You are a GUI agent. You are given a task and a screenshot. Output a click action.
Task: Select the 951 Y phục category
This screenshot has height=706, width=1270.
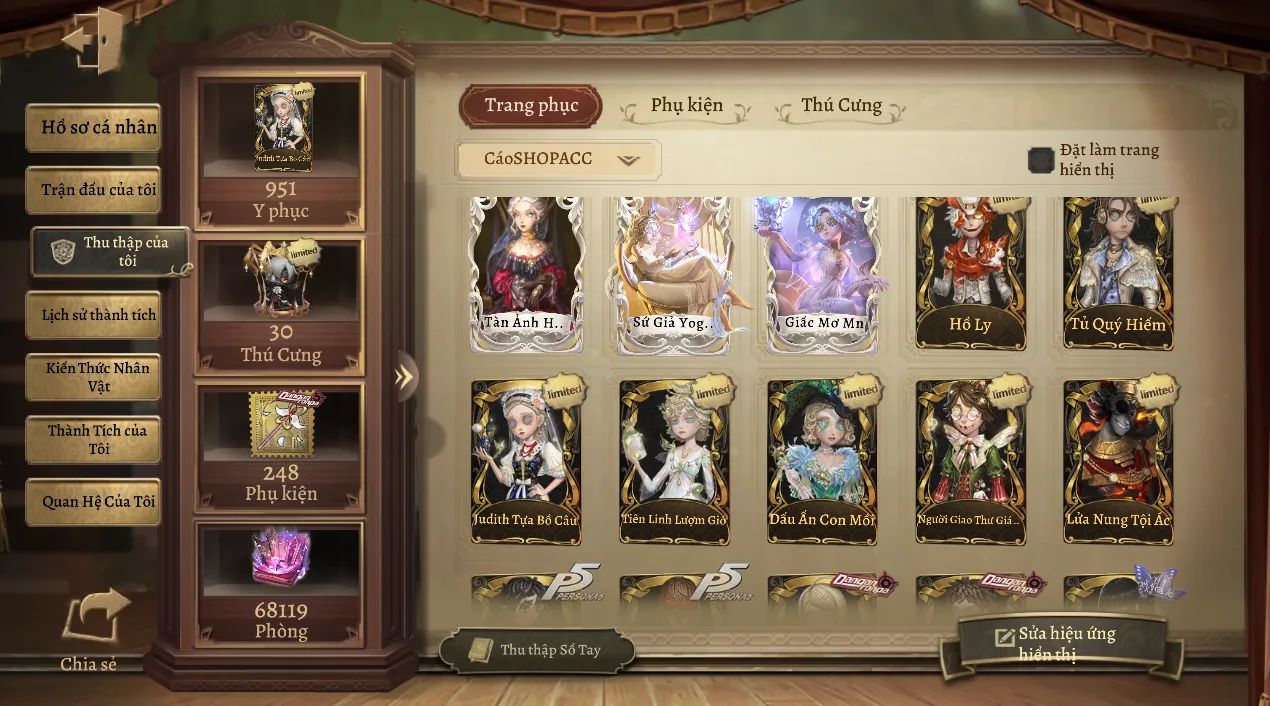280,150
